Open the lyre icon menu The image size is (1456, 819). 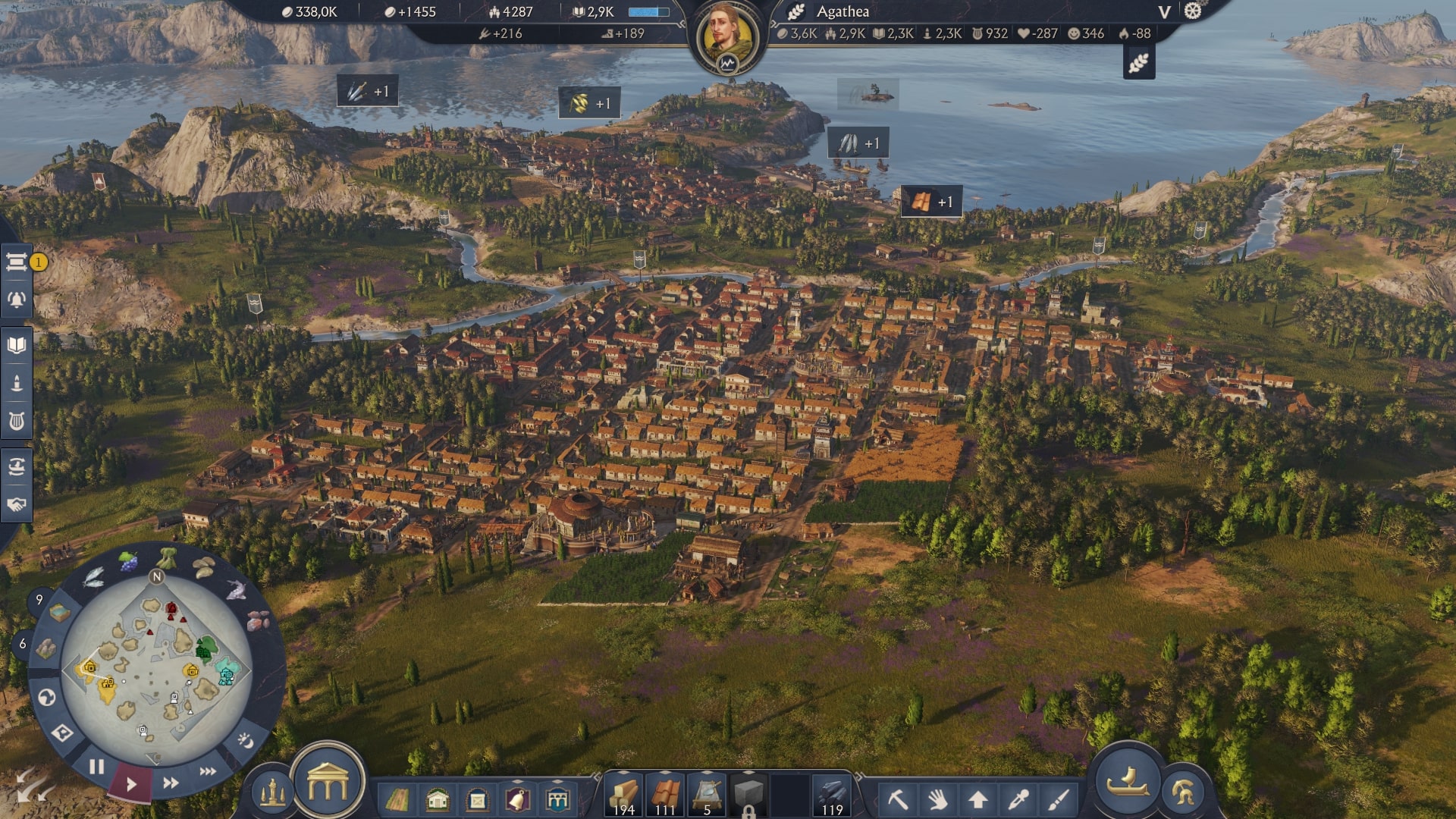[x=17, y=421]
